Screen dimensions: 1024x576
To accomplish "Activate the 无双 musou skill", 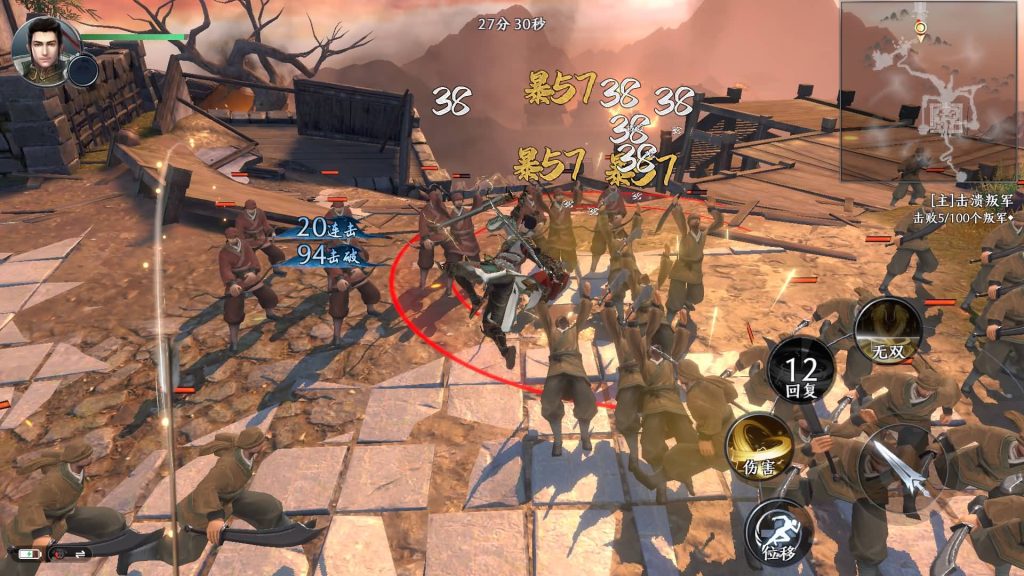I will click(x=889, y=331).
